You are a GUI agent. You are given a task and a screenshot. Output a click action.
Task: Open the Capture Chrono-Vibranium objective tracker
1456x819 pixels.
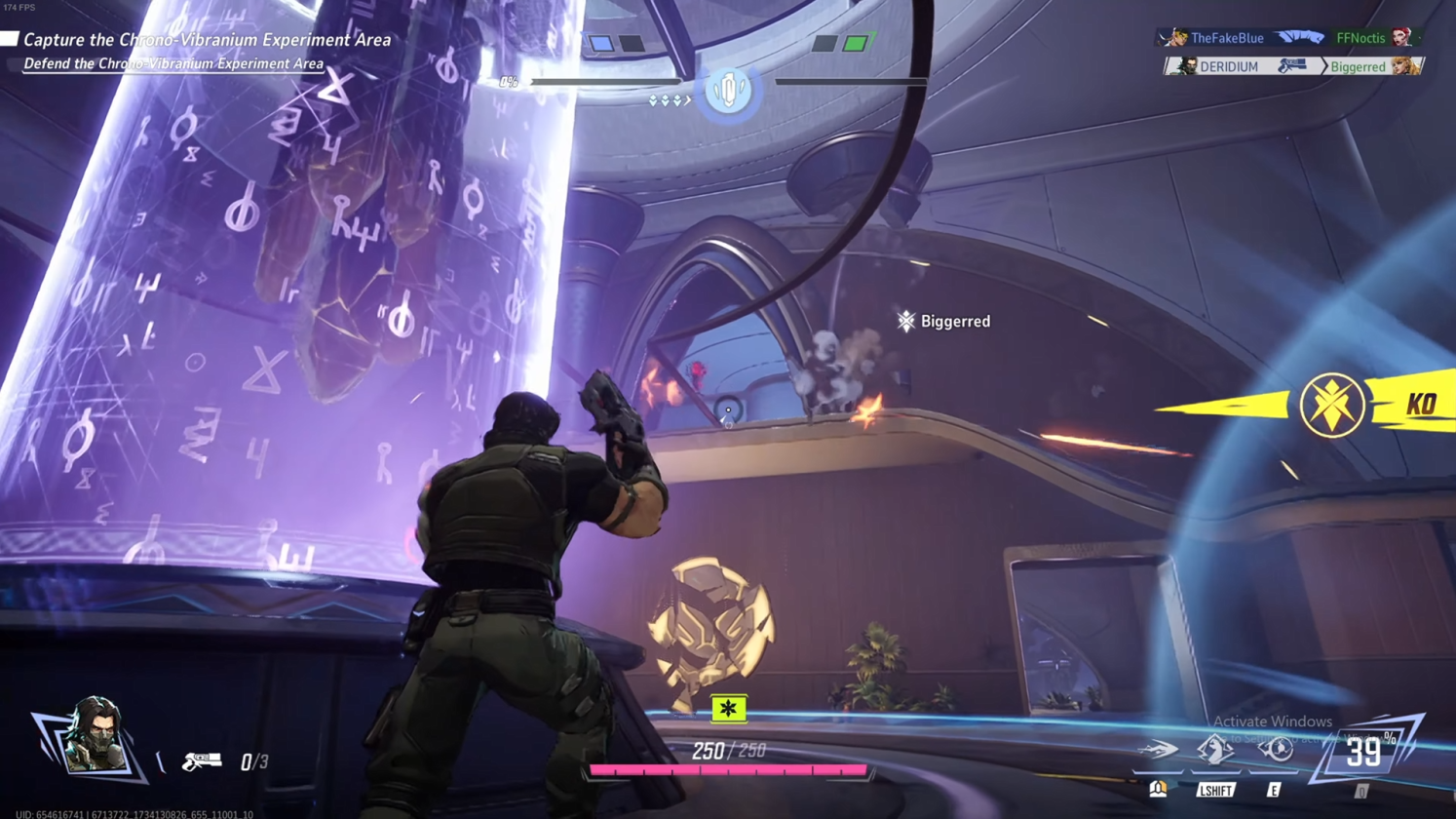[206, 40]
